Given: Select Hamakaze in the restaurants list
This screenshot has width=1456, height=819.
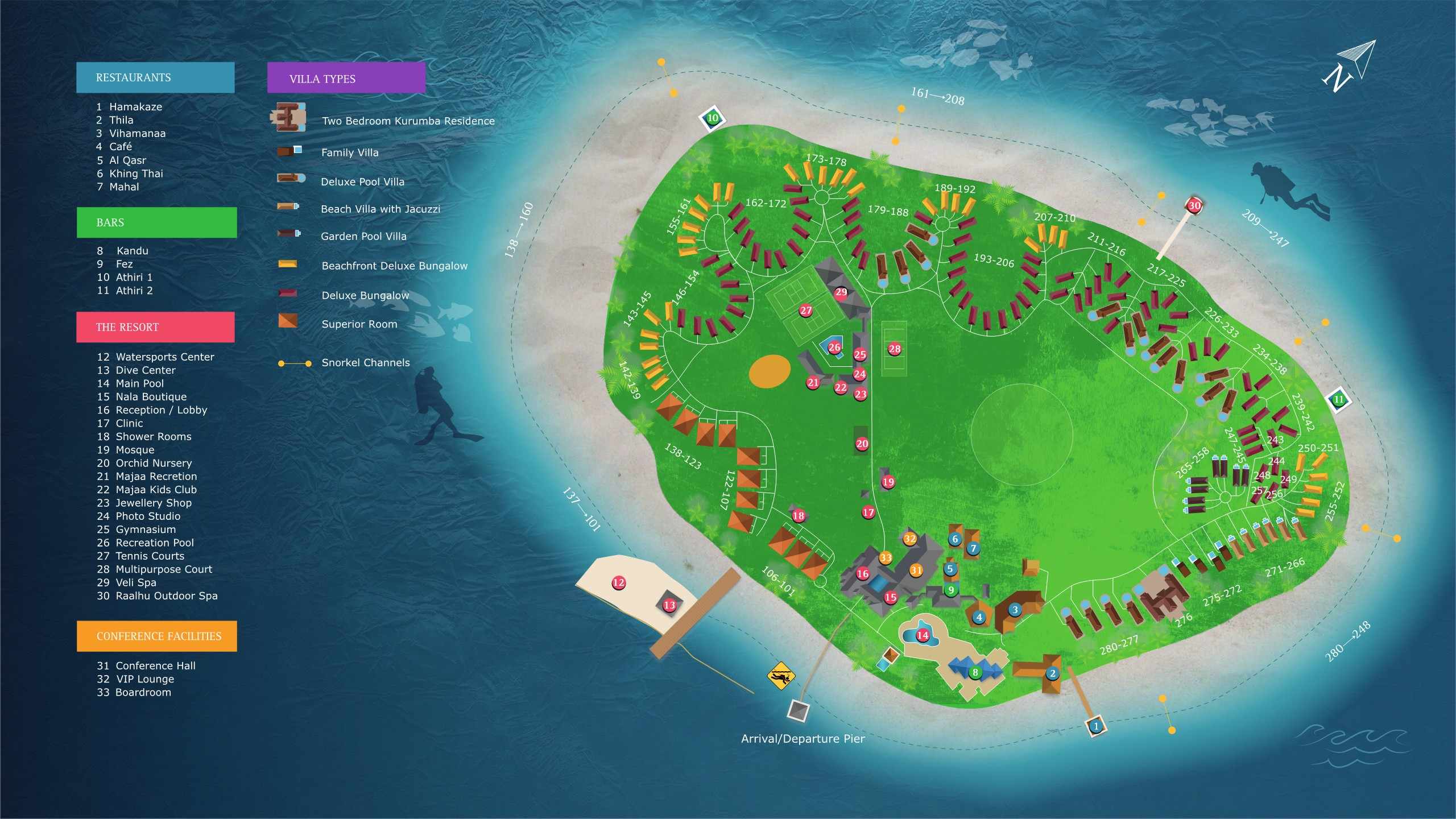Looking at the screenshot, I should [135, 107].
